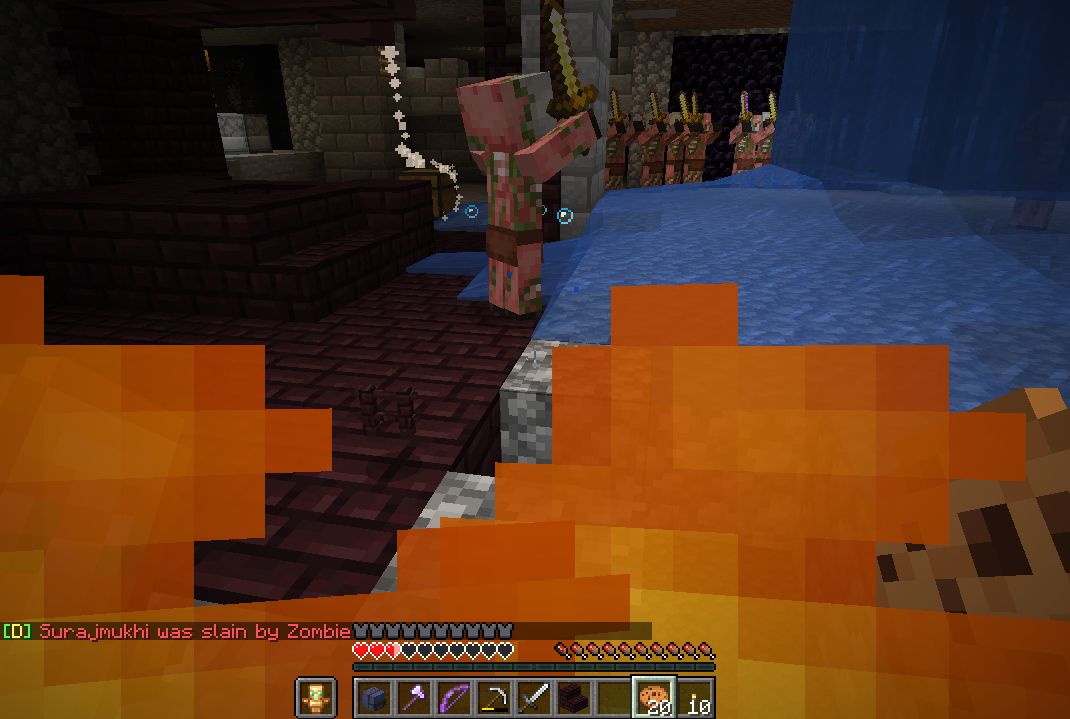Equip the iron sword from the hotbar

(534, 697)
